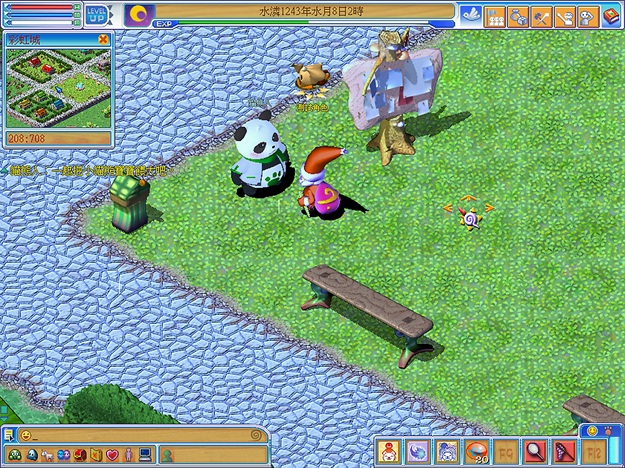Activate the blue swirl skill slot
The height and width of the screenshot is (468, 625).
(x=419, y=450)
